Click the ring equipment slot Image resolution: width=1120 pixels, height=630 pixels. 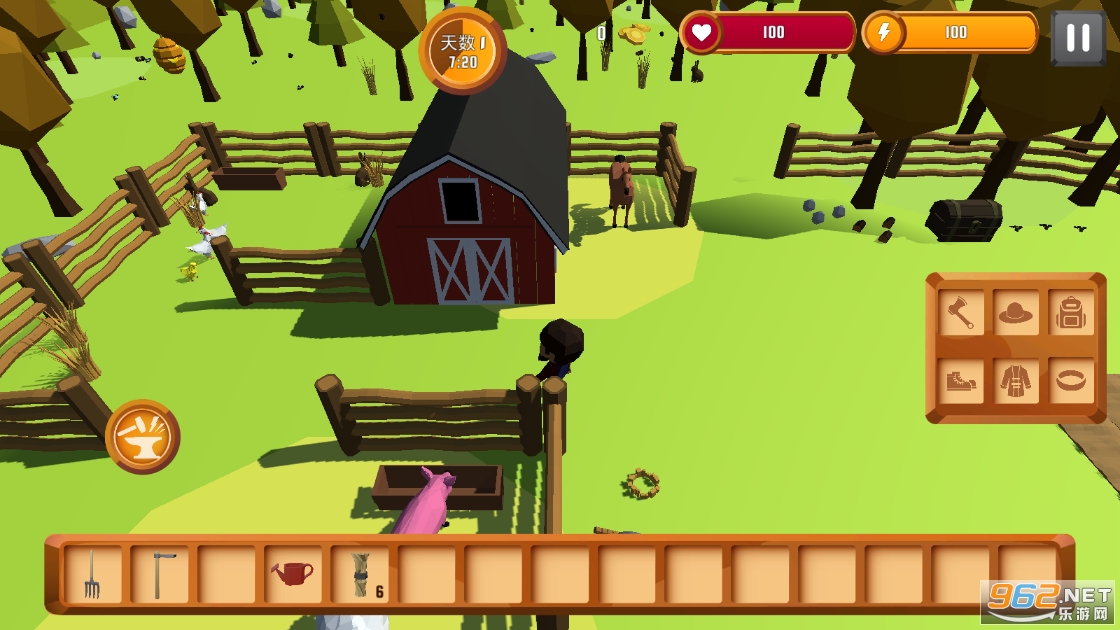pyautogui.click(x=1071, y=381)
